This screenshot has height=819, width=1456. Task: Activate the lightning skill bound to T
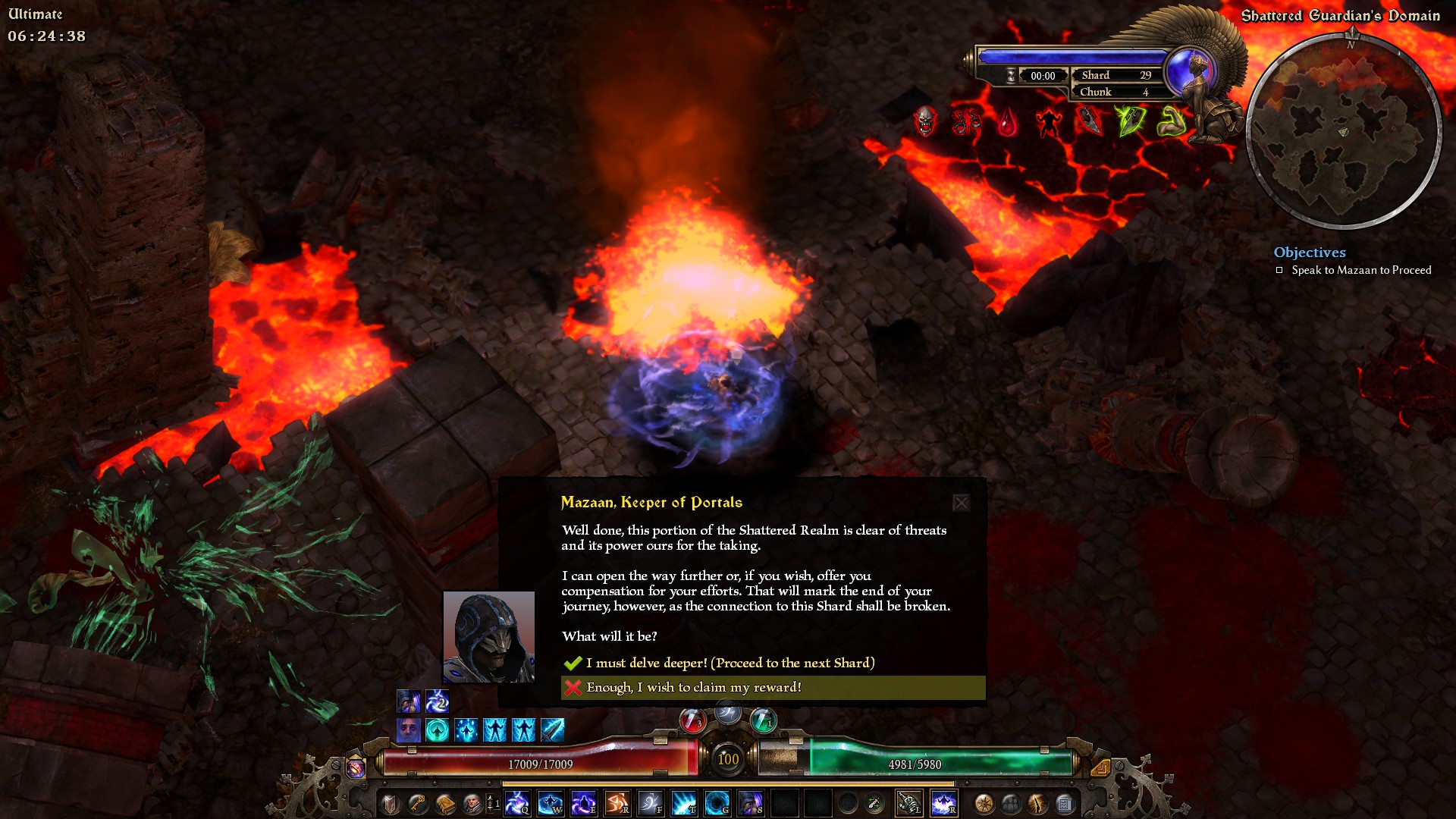pos(683,803)
